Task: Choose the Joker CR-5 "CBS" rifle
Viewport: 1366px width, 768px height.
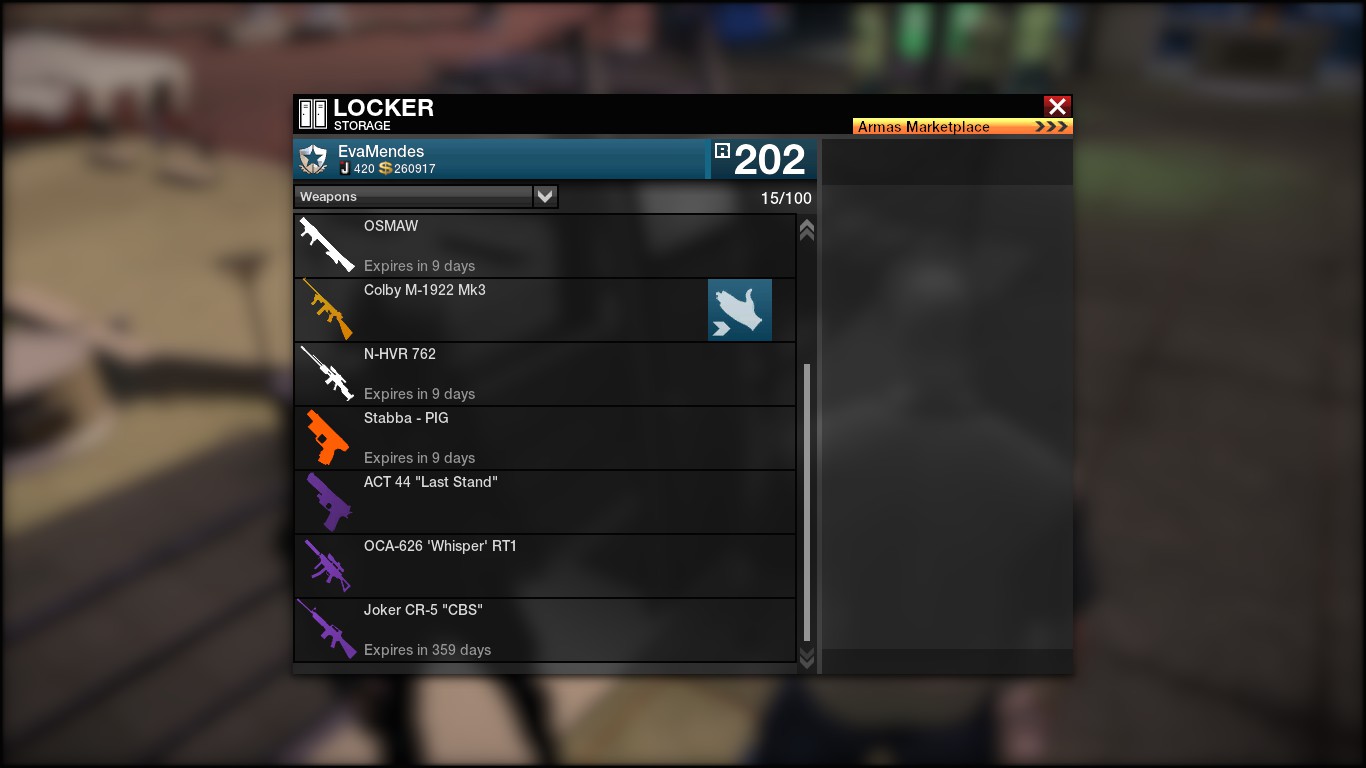Action: point(545,630)
